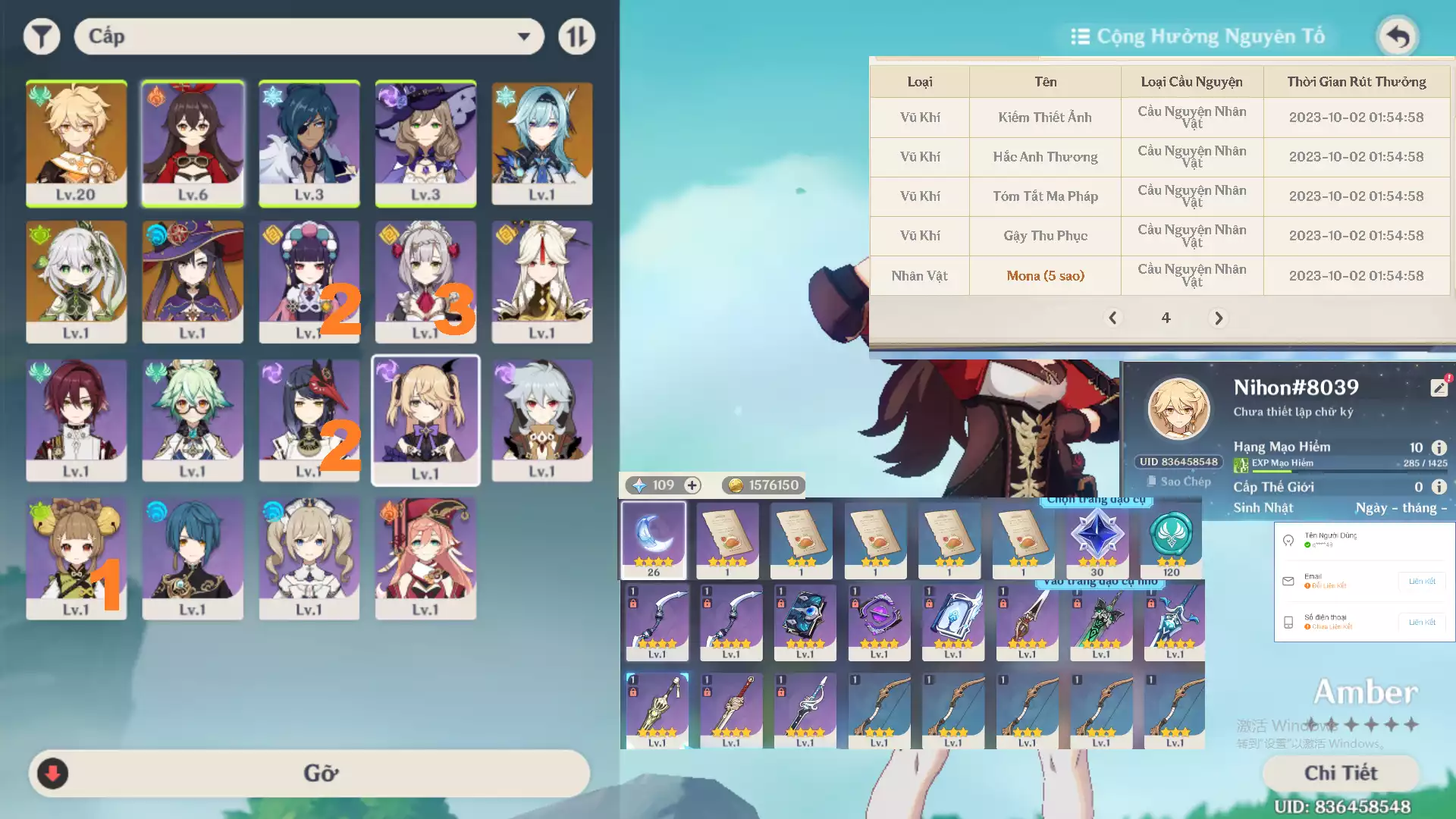The height and width of the screenshot is (819, 1456).
Task: Click the sort order icon beside Cấp dropdown
Action: [x=576, y=36]
